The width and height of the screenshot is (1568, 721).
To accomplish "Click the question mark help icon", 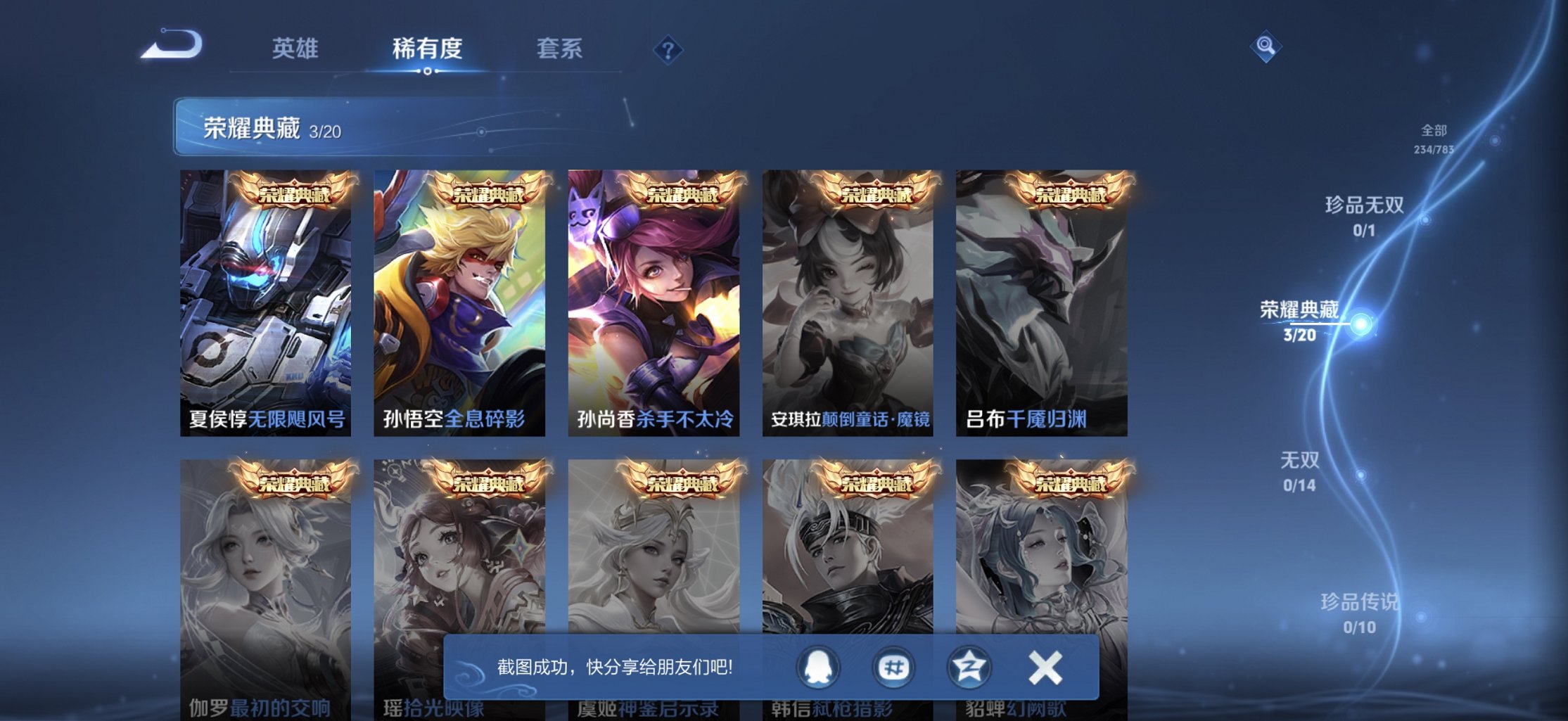I will coord(668,50).
